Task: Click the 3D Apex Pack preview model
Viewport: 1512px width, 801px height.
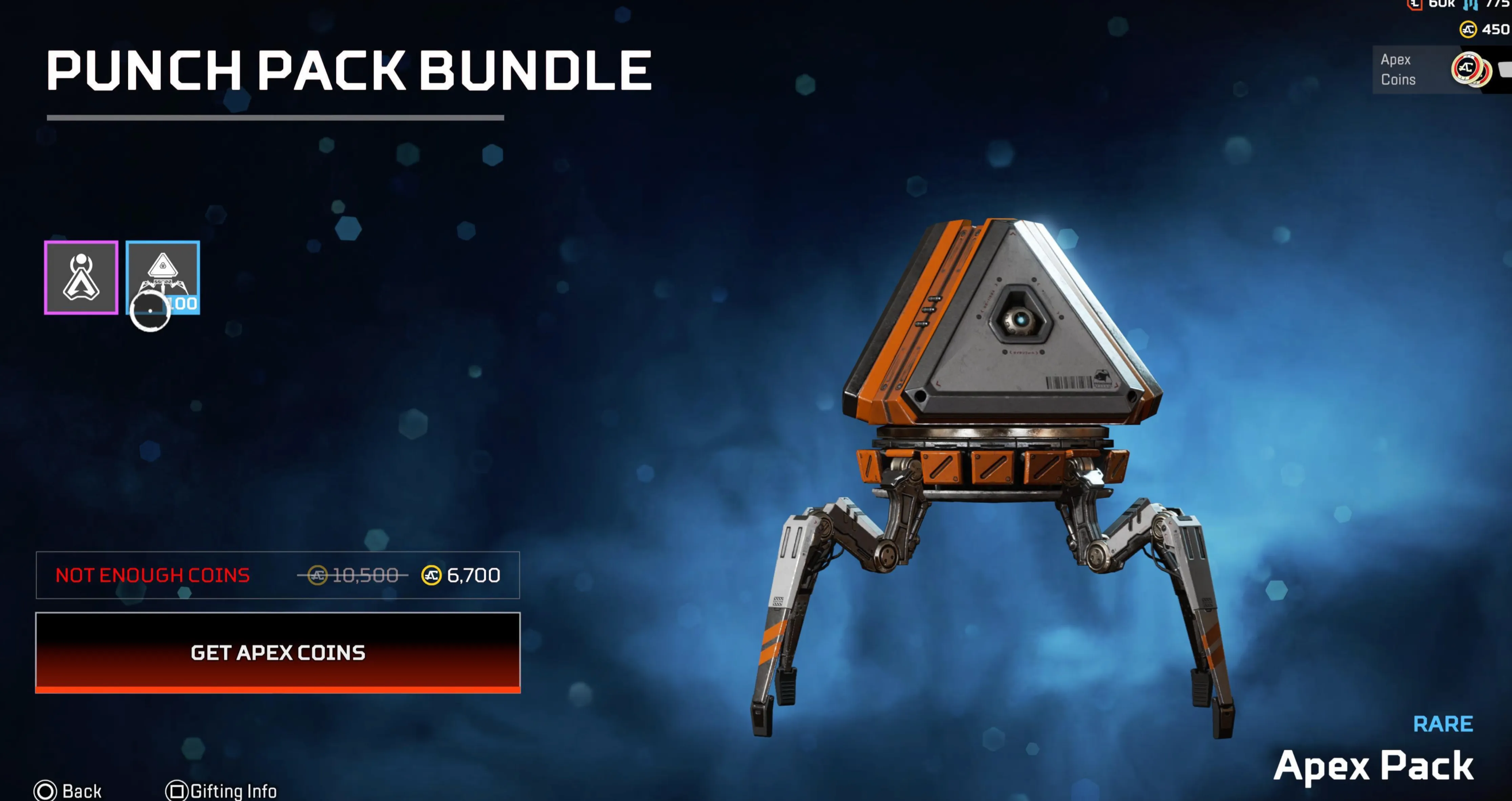Action: (998, 411)
